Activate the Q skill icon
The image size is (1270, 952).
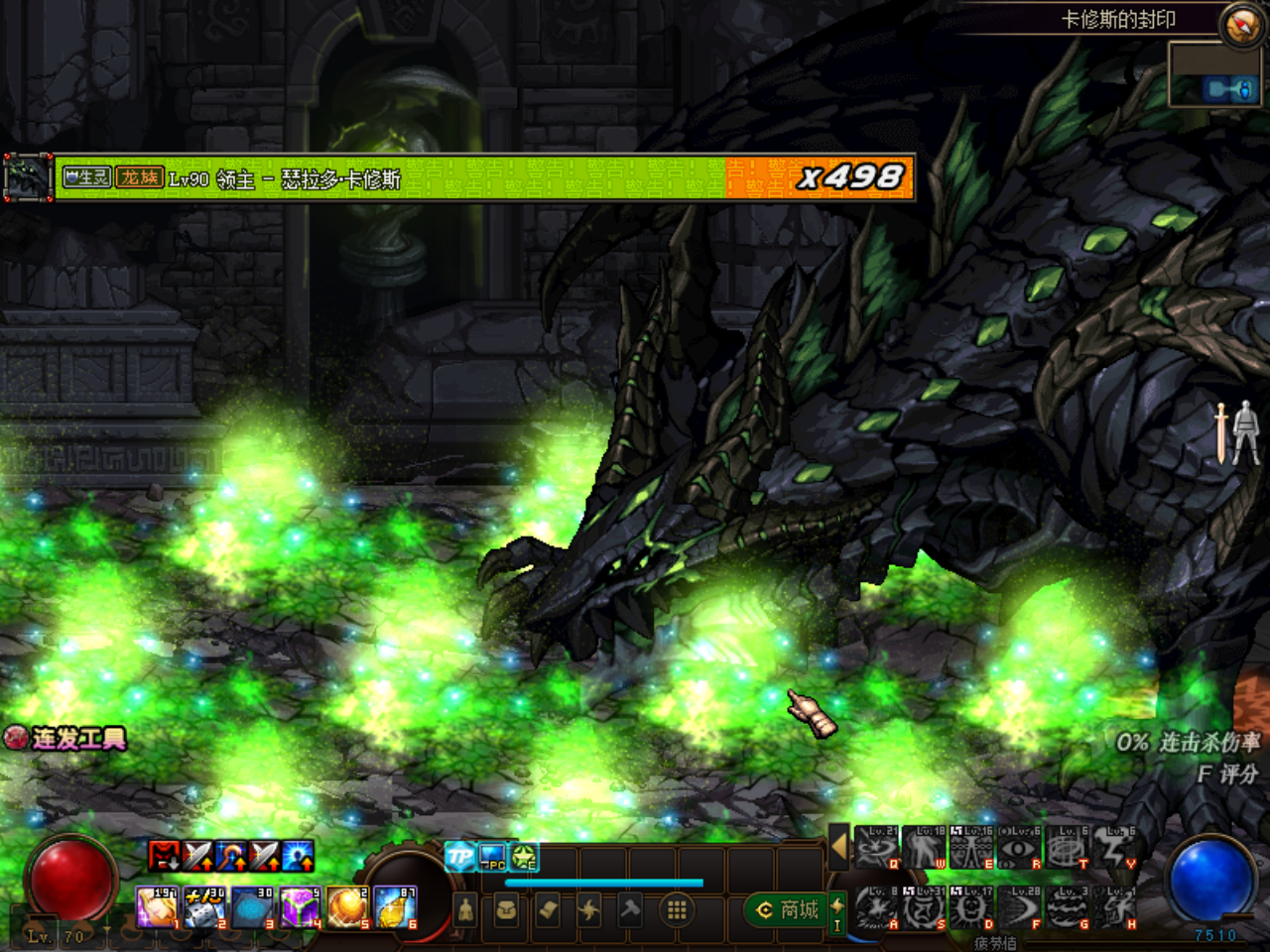(x=877, y=848)
